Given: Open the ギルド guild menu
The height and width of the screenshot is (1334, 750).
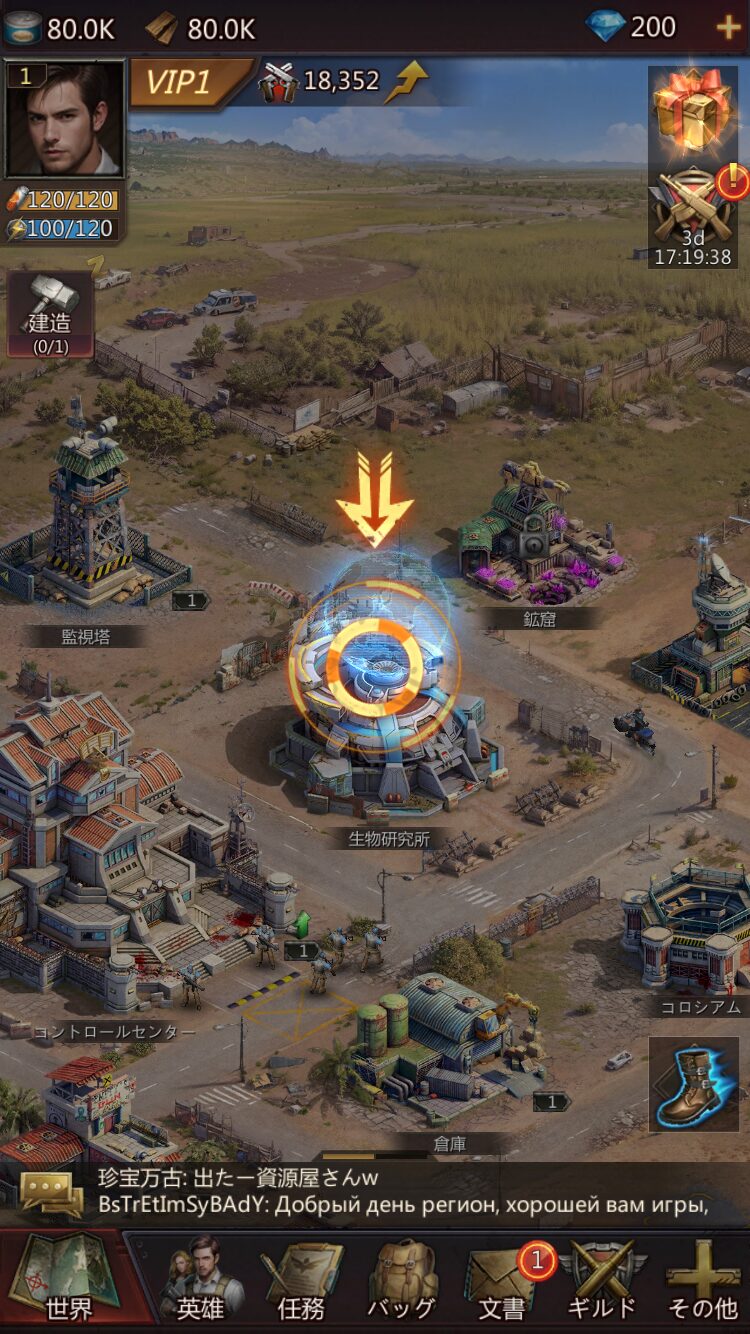Looking at the screenshot, I should point(602,1279).
